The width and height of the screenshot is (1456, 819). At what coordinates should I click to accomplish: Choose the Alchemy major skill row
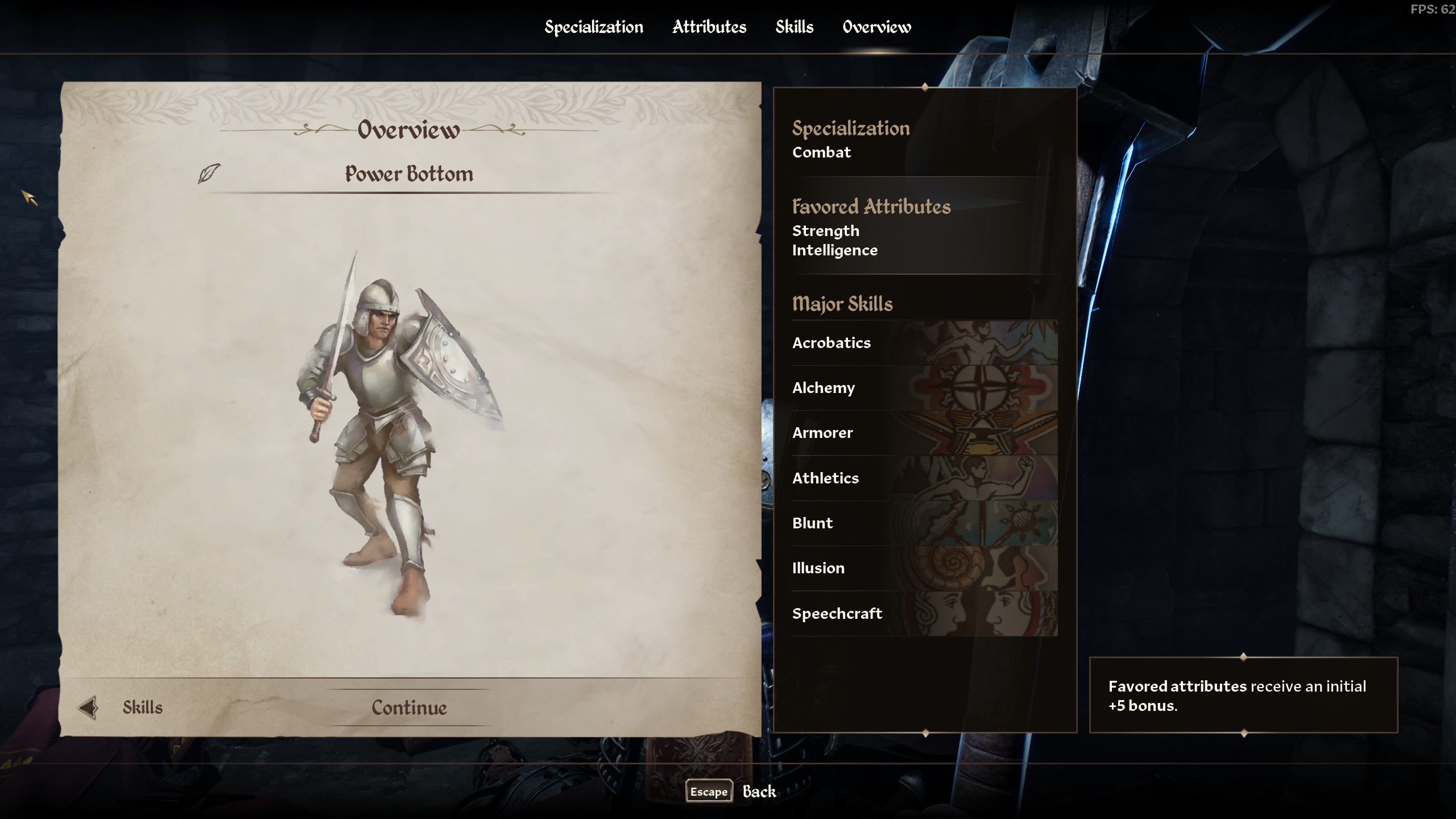point(924,388)
